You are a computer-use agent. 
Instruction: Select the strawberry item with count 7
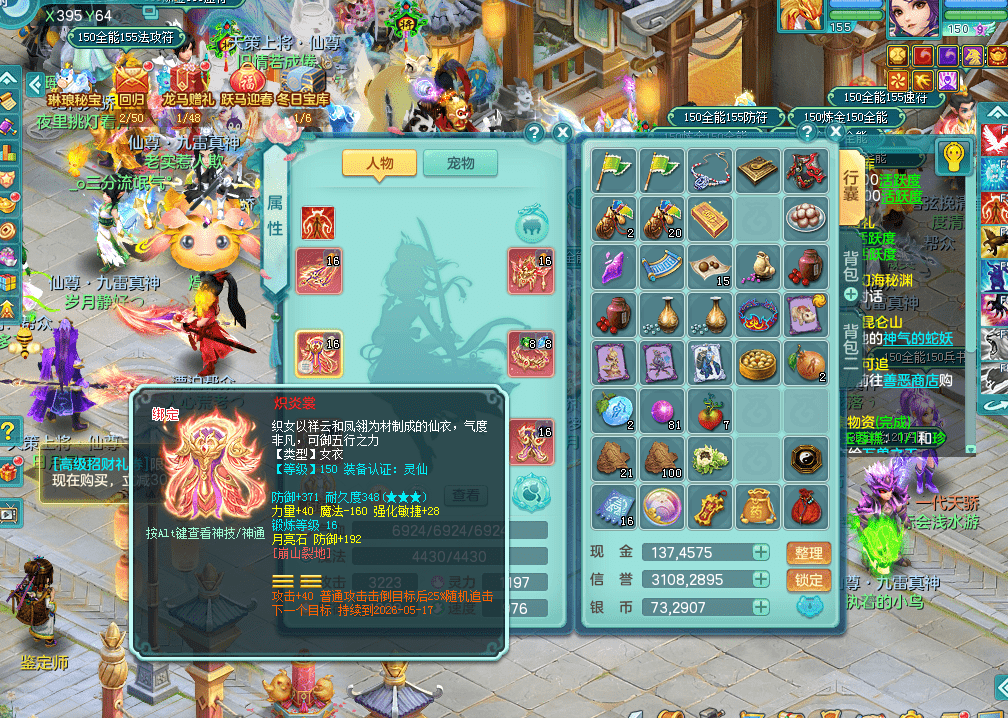[709, 410]
